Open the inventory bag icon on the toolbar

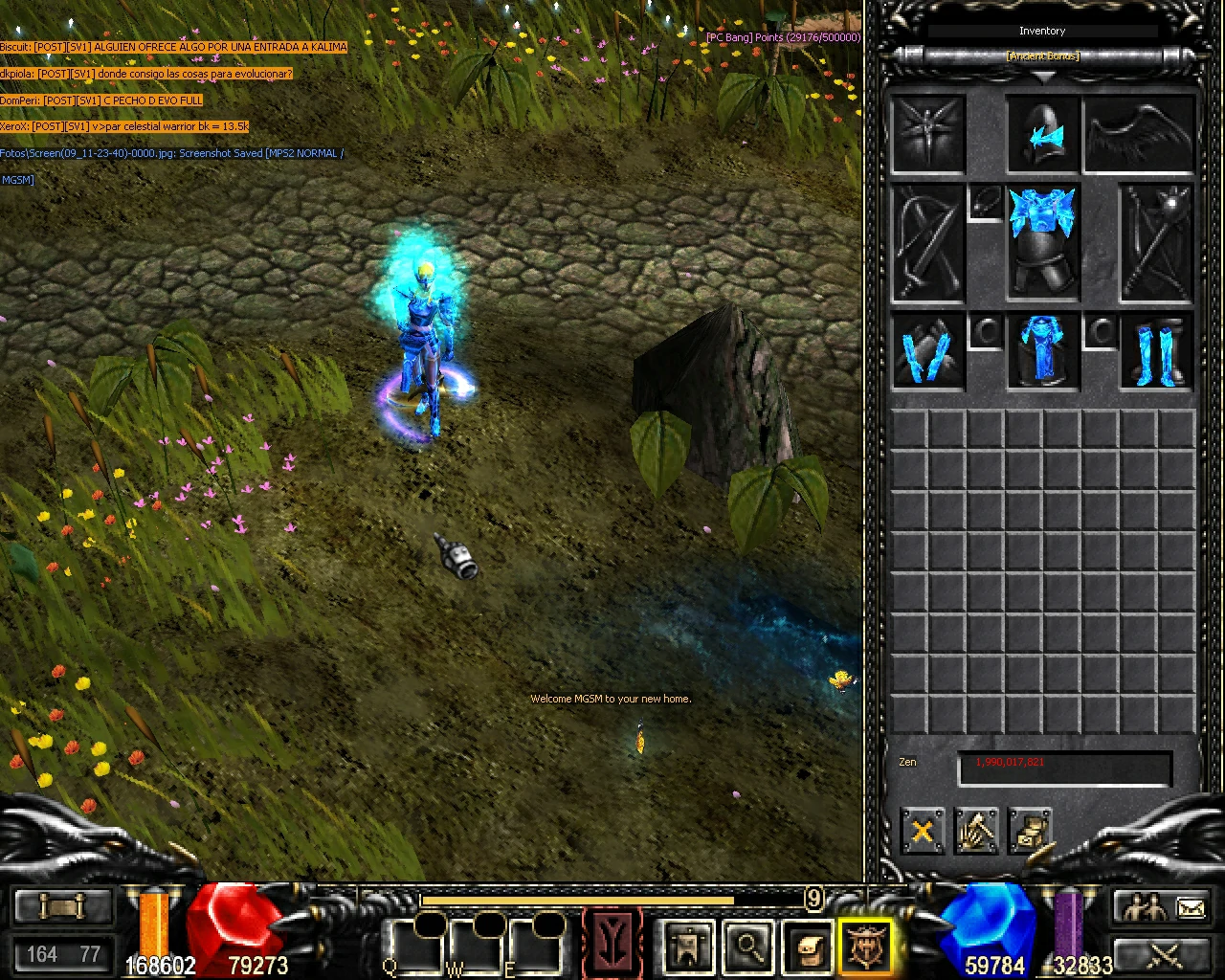[809, 949]
